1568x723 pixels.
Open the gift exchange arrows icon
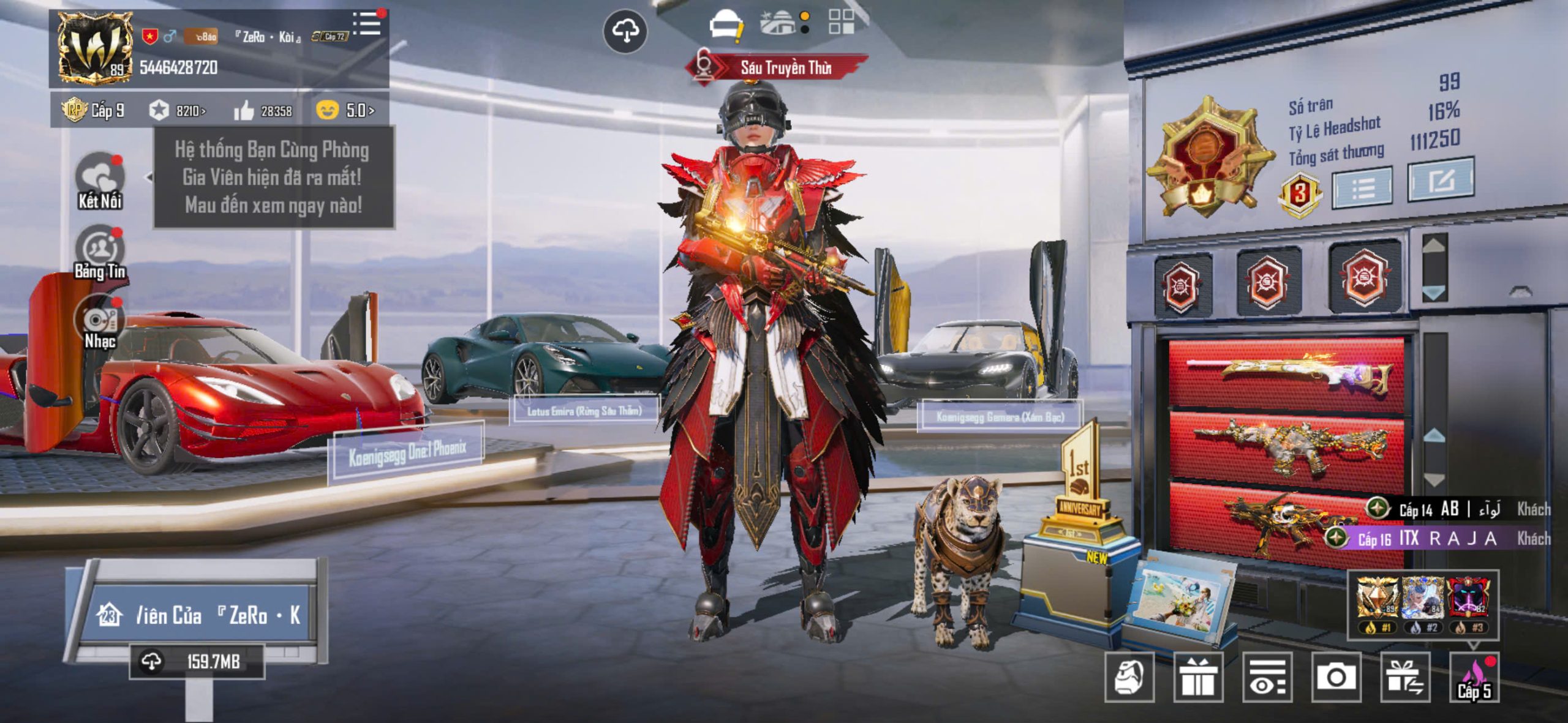[1405, 677]
